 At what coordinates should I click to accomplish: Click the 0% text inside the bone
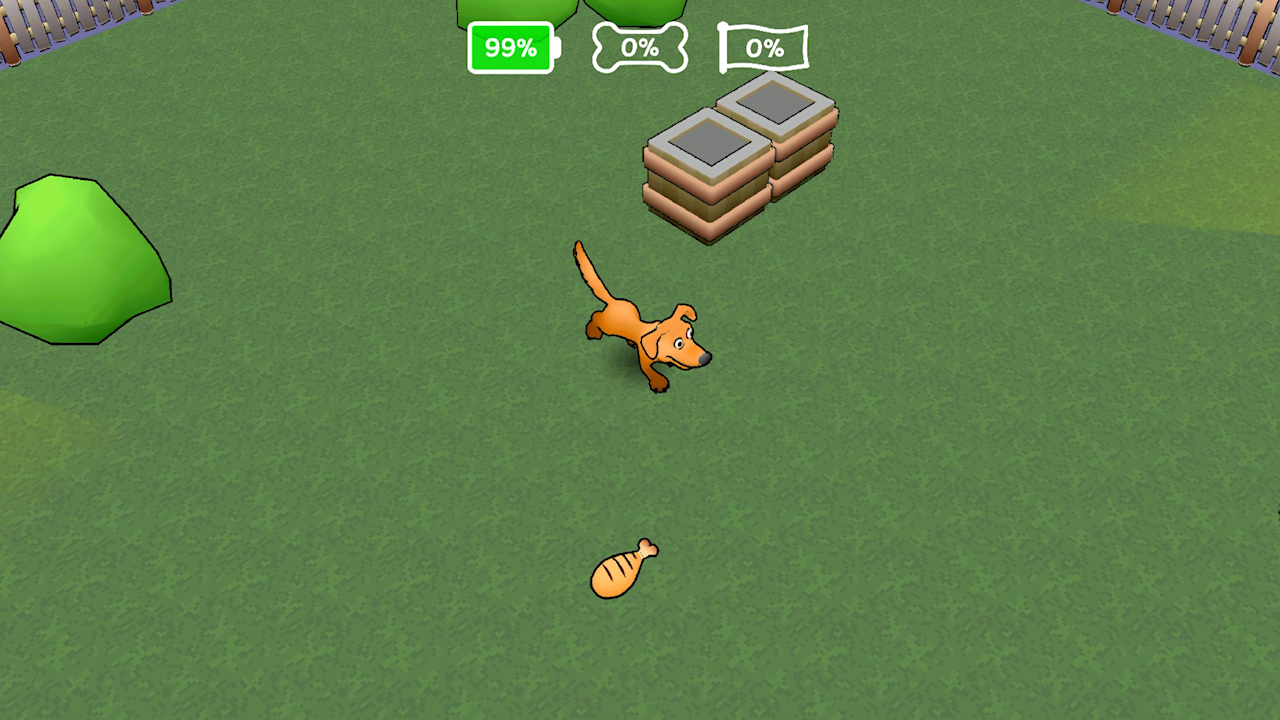641,47
